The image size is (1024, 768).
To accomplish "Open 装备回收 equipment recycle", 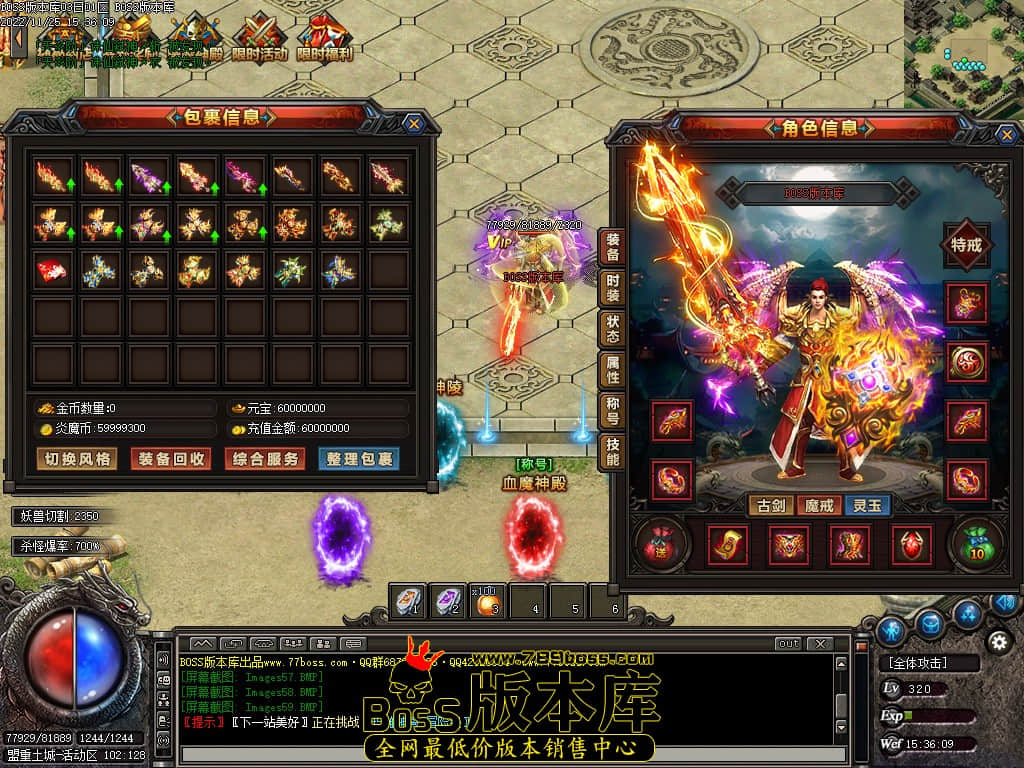I will pos(173,459).
